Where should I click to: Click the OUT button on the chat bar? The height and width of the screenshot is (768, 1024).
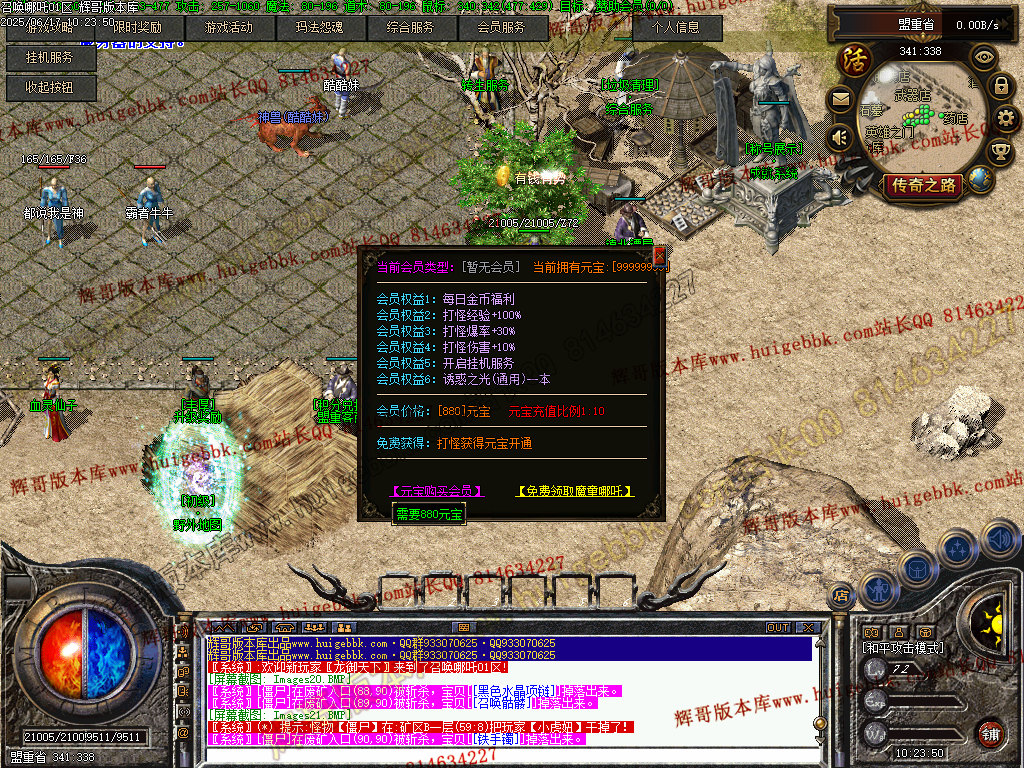pyautogui.click(x=777, y=627)
